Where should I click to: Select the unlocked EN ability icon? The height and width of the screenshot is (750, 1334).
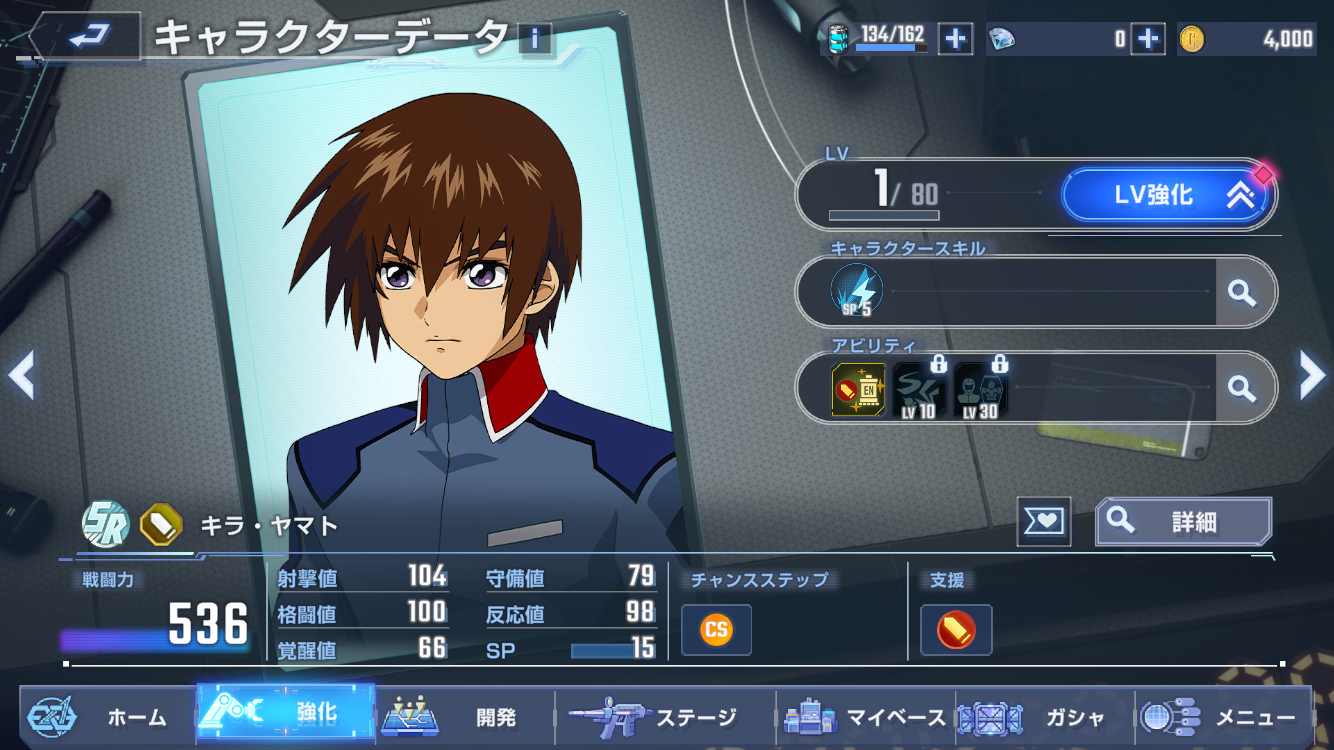click(x=858, y=389)
